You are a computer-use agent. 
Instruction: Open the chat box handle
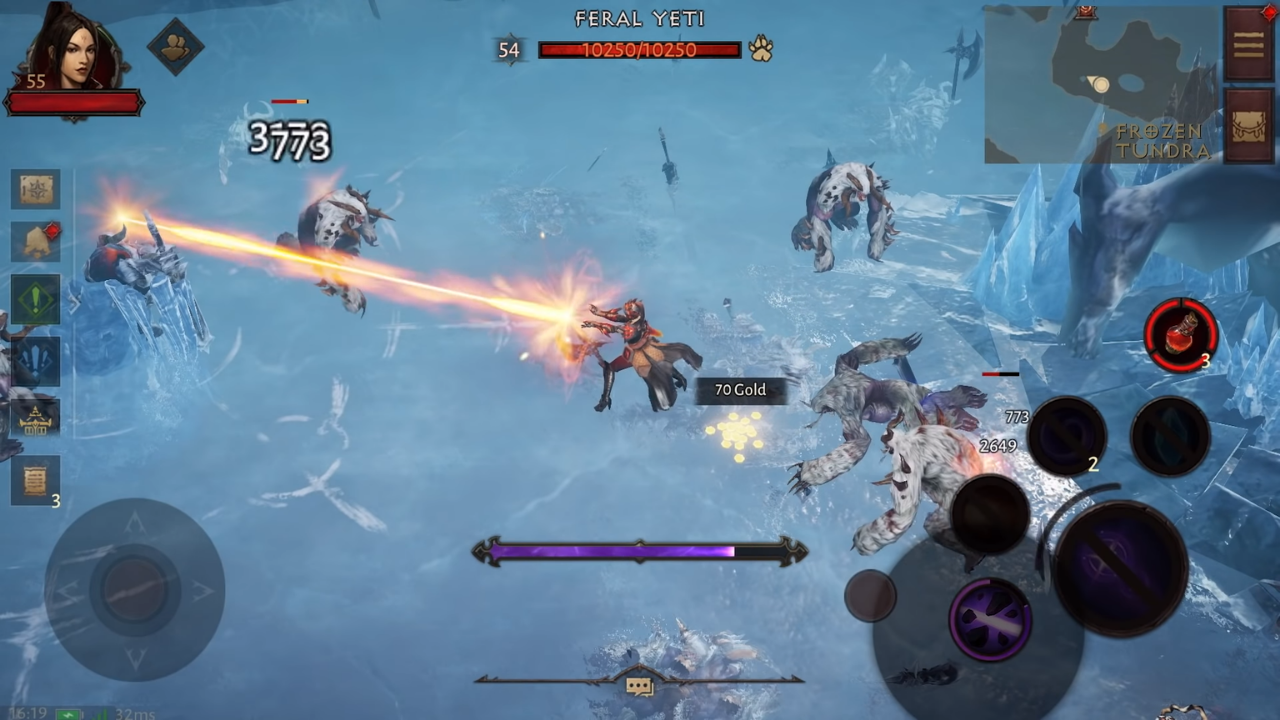[x=639, y=685]
